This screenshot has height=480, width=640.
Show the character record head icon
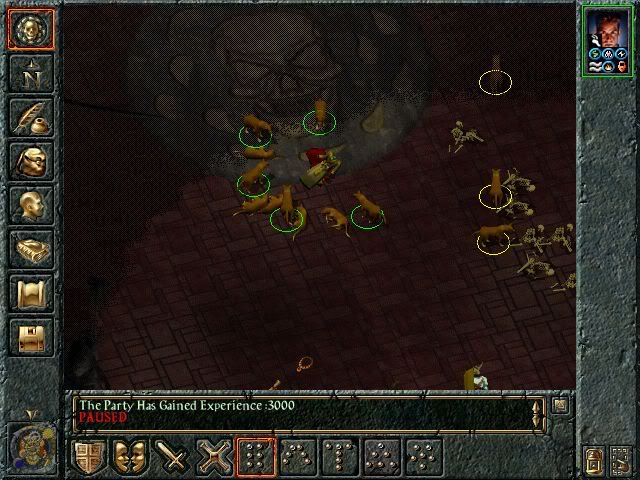coord(29,207)
